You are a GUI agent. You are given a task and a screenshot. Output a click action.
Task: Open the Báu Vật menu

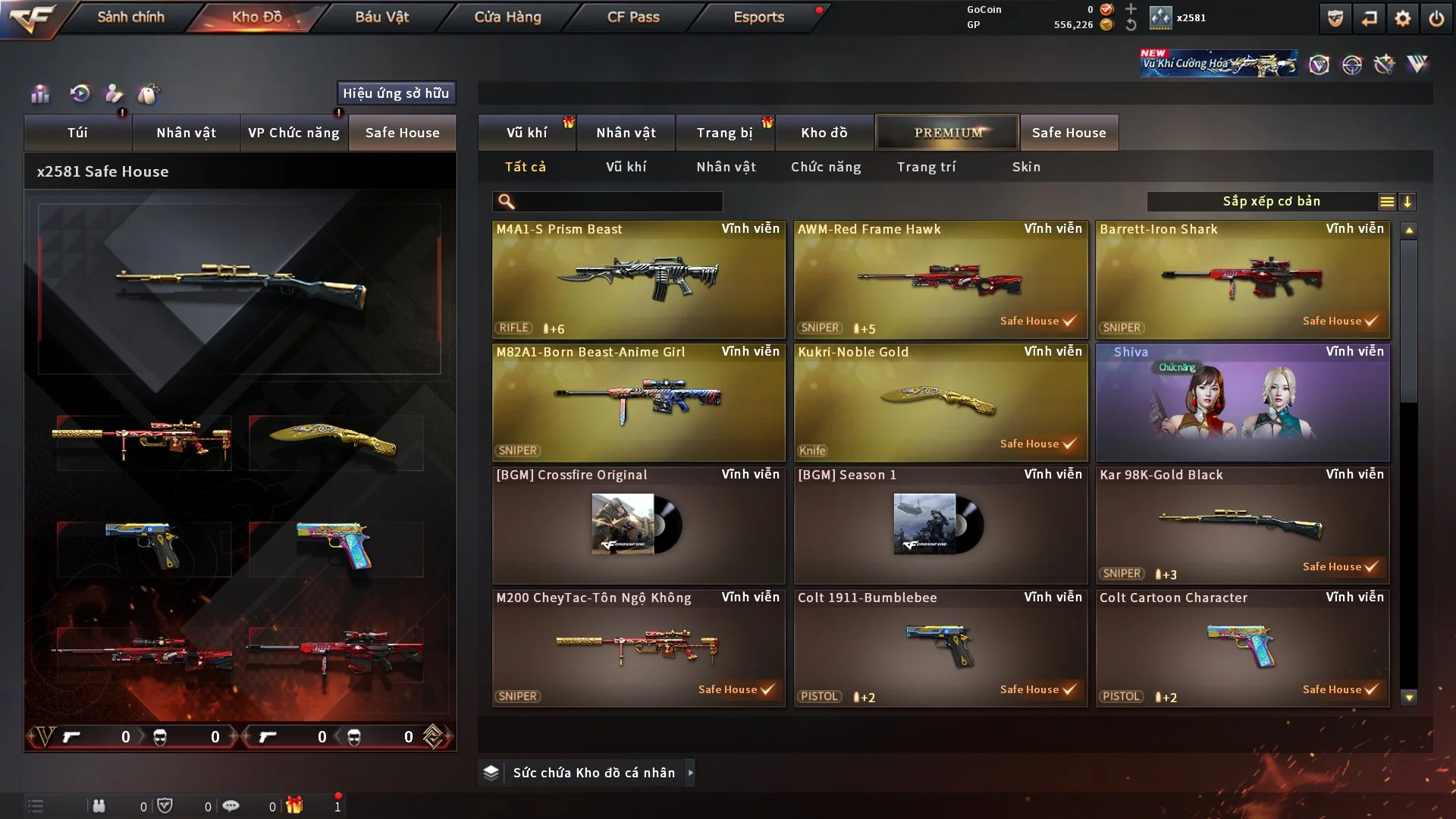click(x=381, y=17)
